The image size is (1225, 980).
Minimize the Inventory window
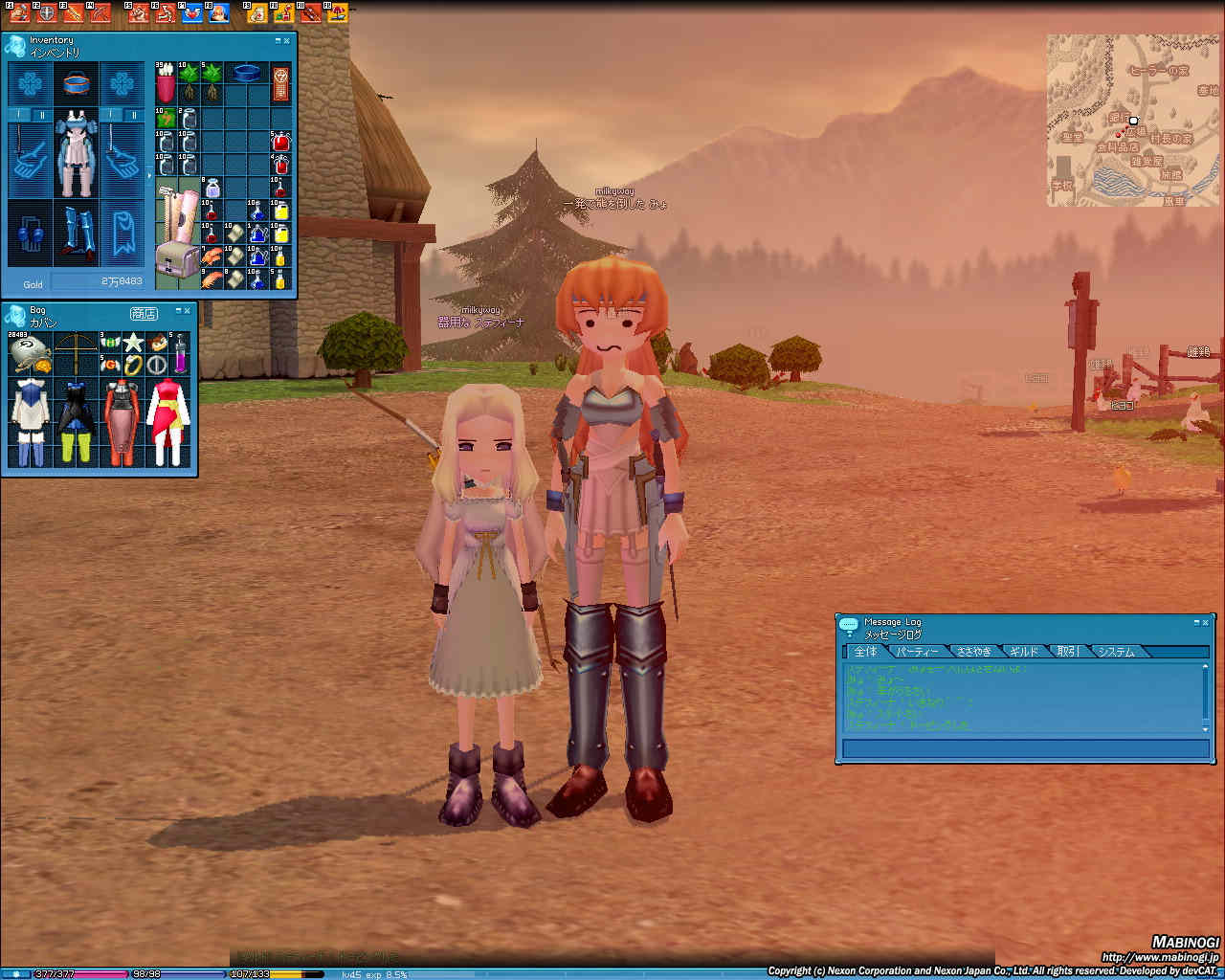tap(278, 41)
